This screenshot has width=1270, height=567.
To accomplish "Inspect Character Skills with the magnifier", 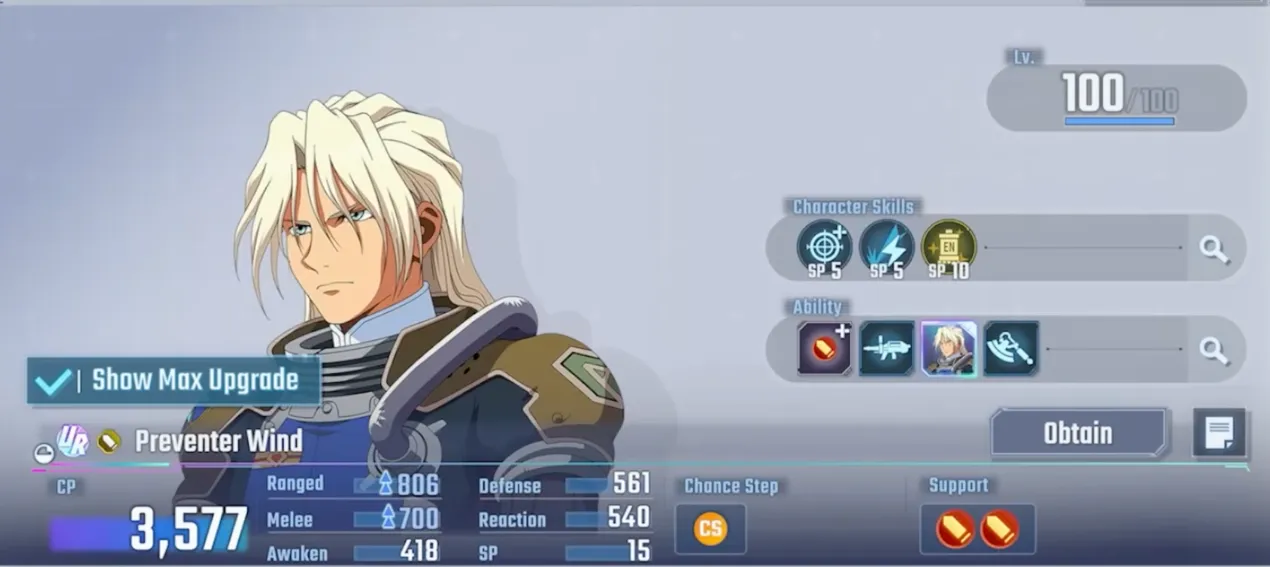I will pos(1214,249).
